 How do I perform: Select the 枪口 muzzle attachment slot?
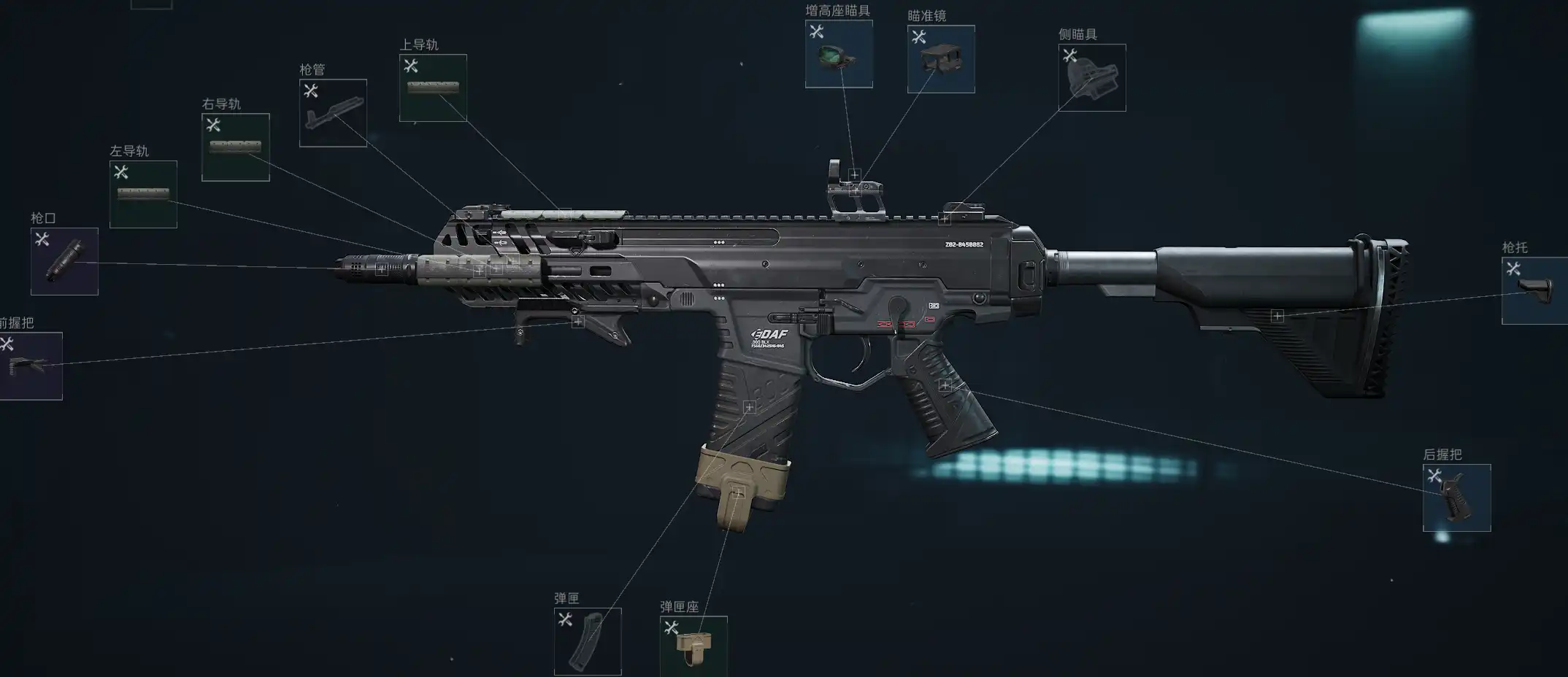64,261
